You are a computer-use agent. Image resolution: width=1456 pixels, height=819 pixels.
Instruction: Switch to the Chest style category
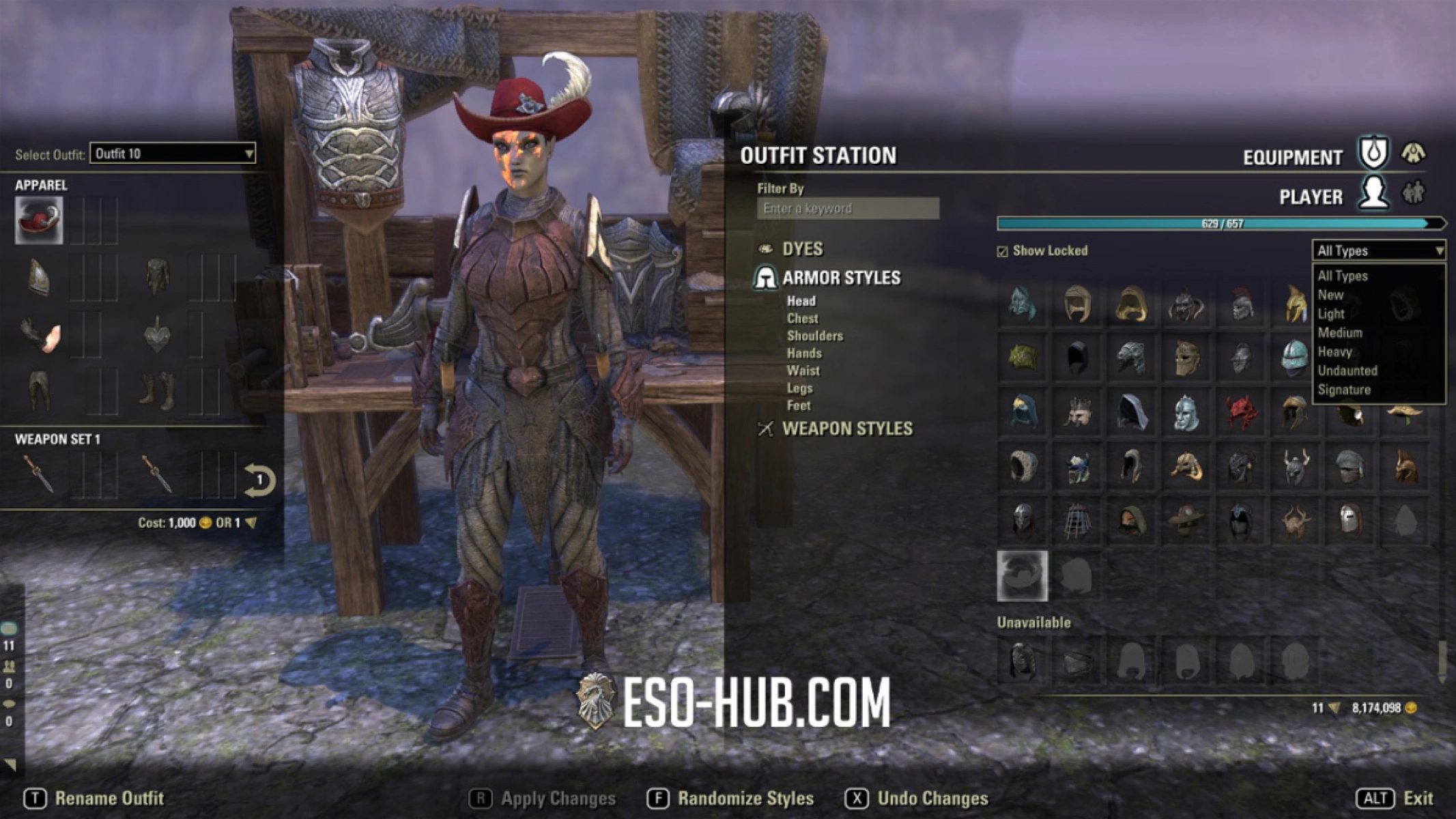[803, 318]
